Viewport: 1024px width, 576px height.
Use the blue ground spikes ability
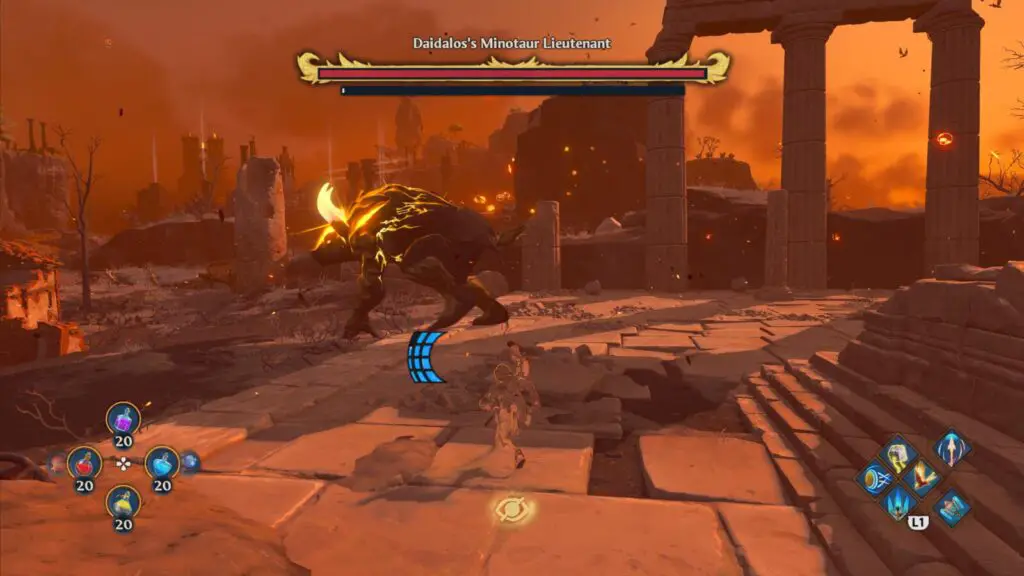tap(897, 502)
